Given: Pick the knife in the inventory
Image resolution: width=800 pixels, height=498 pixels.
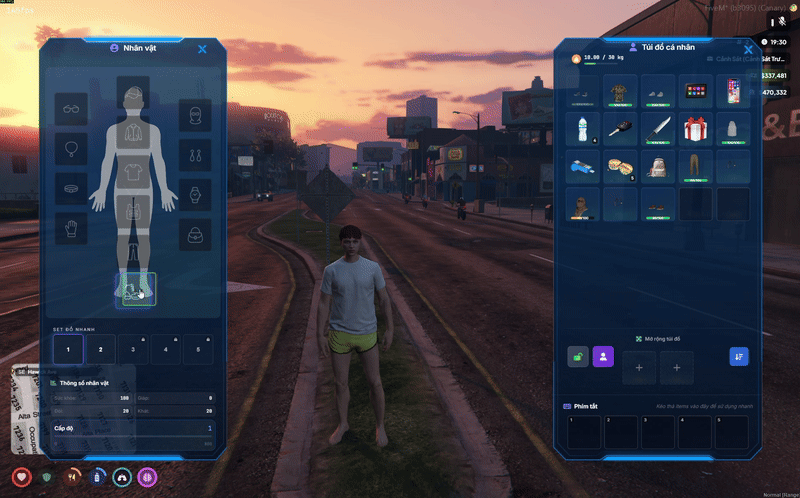Looking at the screenshot, I should tap(657, 129).
